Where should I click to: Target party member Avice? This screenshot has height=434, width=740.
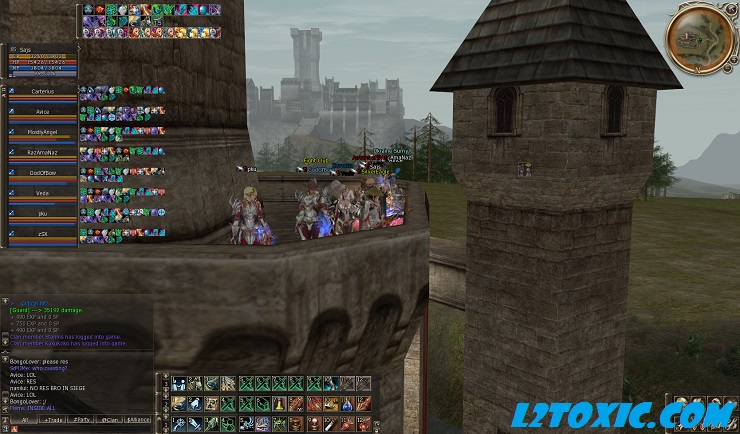[x=42, y=111]
